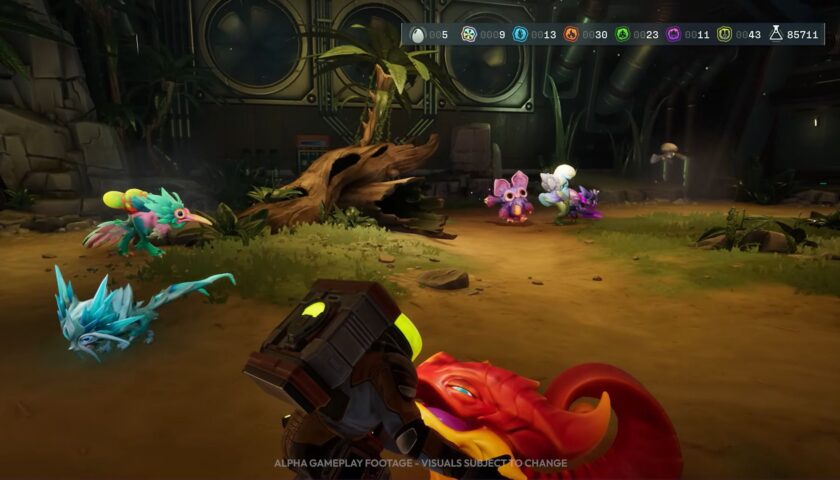
Task: Click the white flask currency icon
Action: pyautogui.click(x=775, y=34)
